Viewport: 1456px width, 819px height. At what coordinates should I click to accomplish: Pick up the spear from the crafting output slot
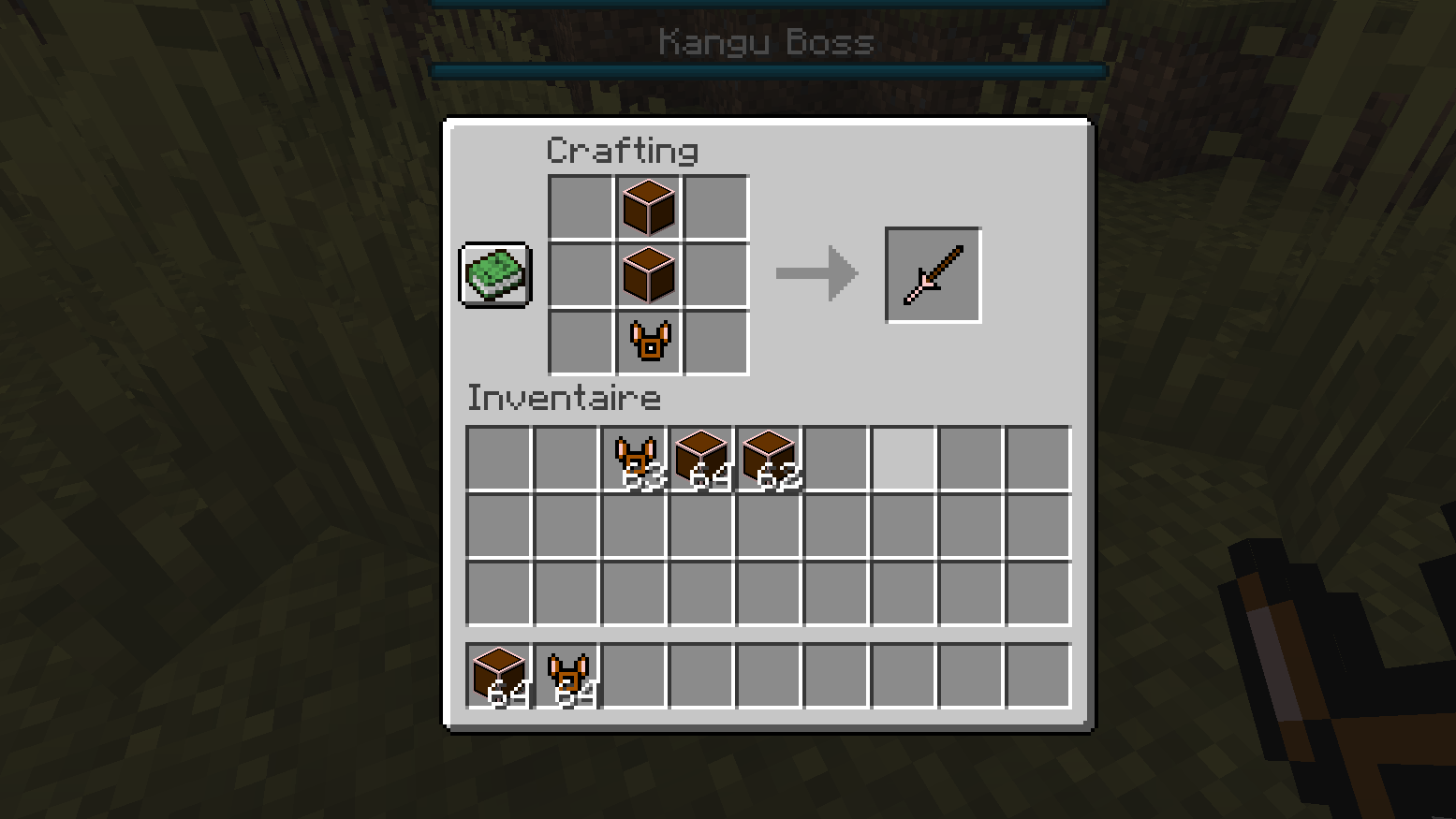tap(932, 273)
